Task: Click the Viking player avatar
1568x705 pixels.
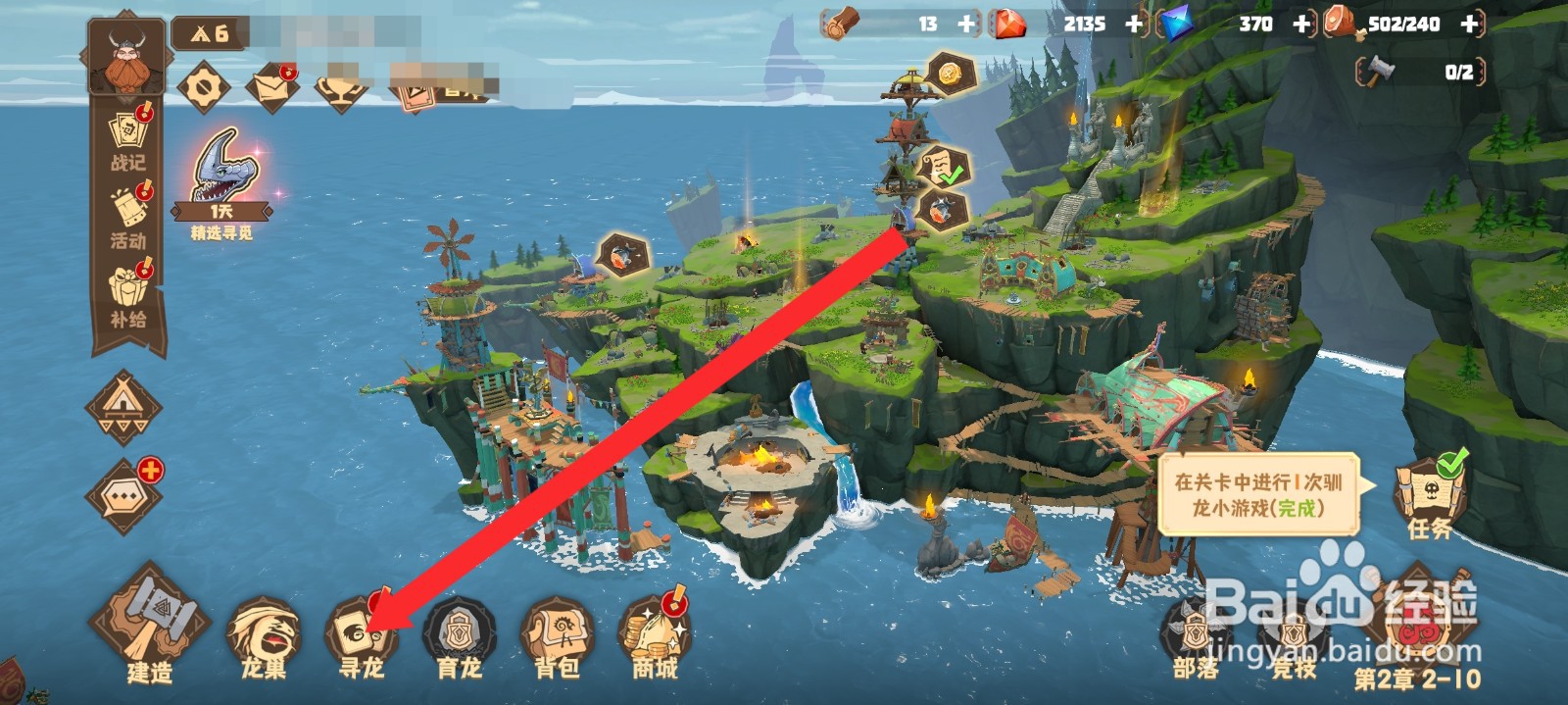Action: pos(125,57)
